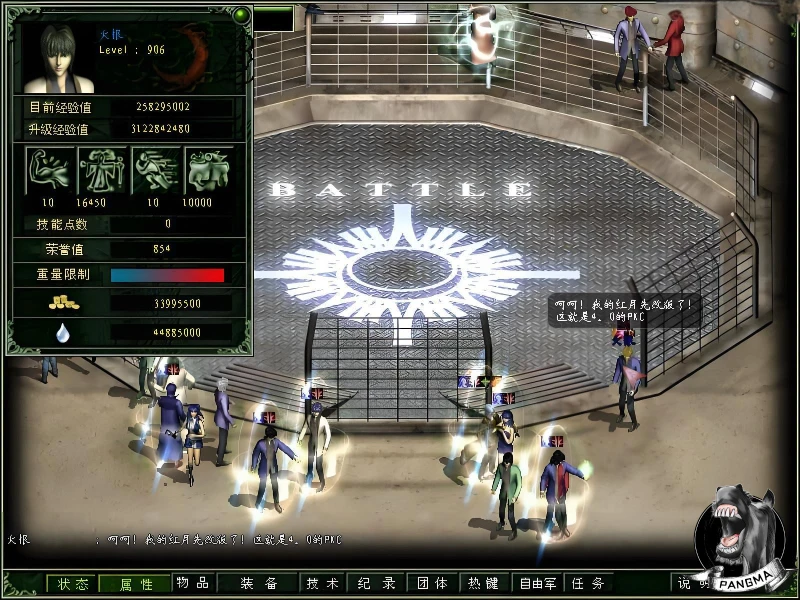Image resolution: width=800 pixels, height=600 pixels.
Task: Select the 属性 attributes button
Action: (136, 584)
